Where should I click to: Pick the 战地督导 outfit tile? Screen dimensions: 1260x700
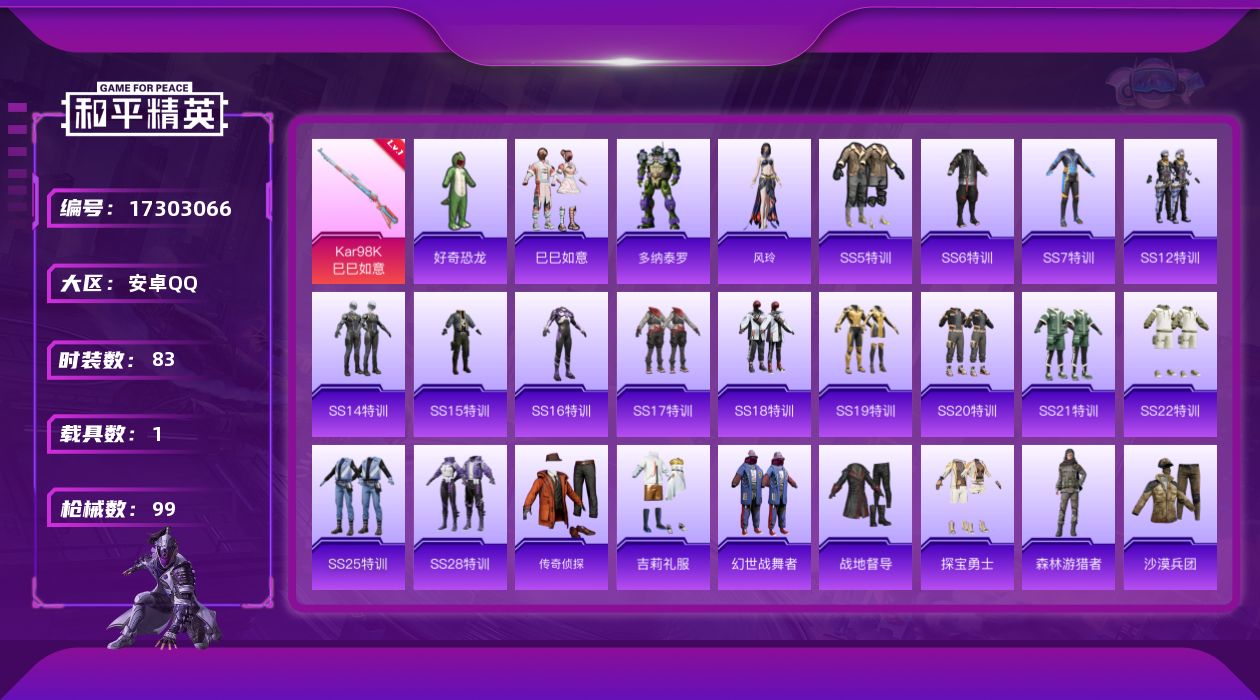pyautogui.click(x=865, y=517)
